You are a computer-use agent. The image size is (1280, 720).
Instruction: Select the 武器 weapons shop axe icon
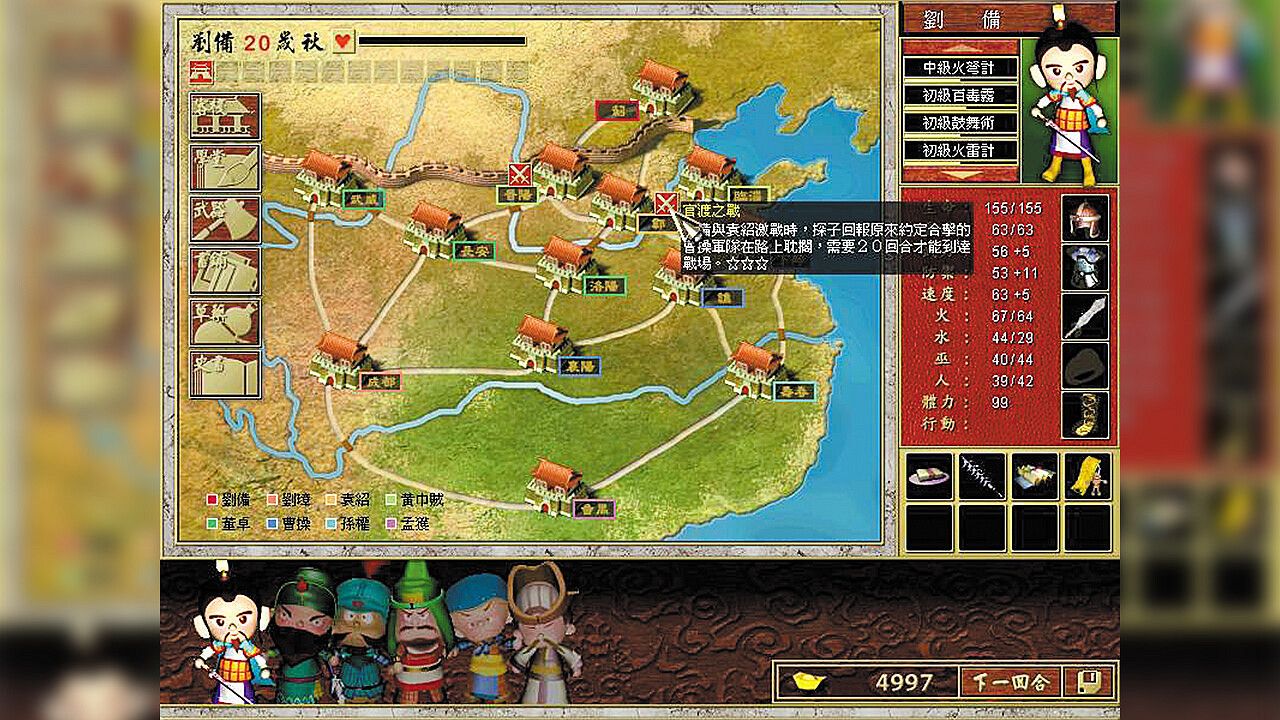point(225,220)
